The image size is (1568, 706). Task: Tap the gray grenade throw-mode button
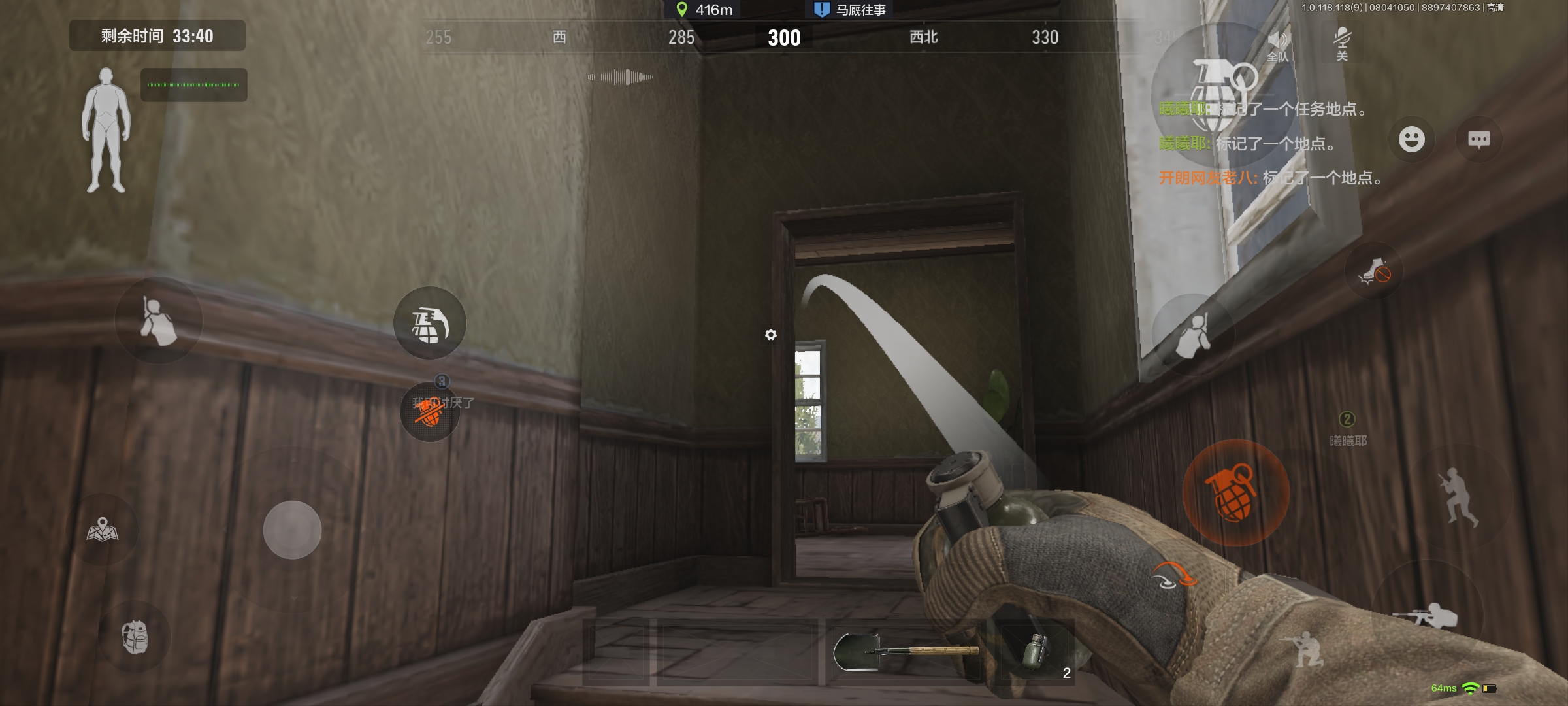pos(429,323)
